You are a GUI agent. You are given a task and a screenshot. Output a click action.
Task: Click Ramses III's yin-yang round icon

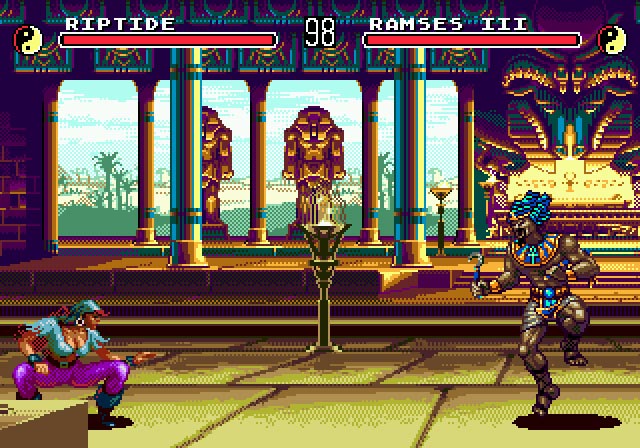pos(611,38)
